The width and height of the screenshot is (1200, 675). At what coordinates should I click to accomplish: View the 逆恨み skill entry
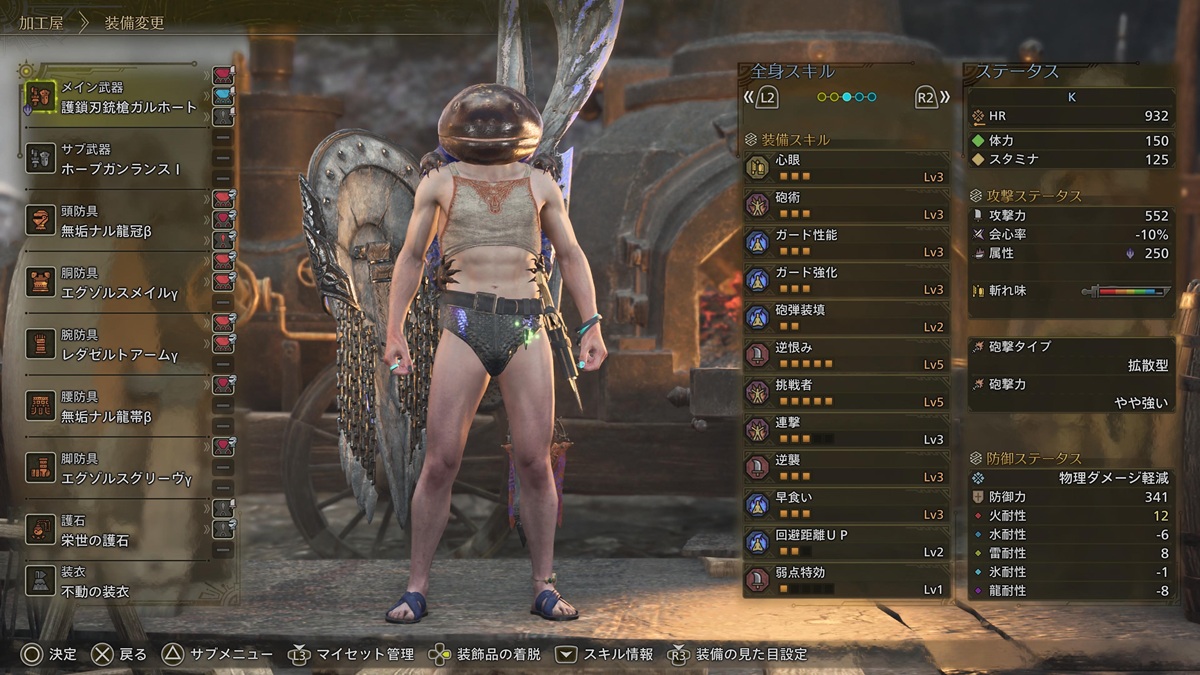845,355
